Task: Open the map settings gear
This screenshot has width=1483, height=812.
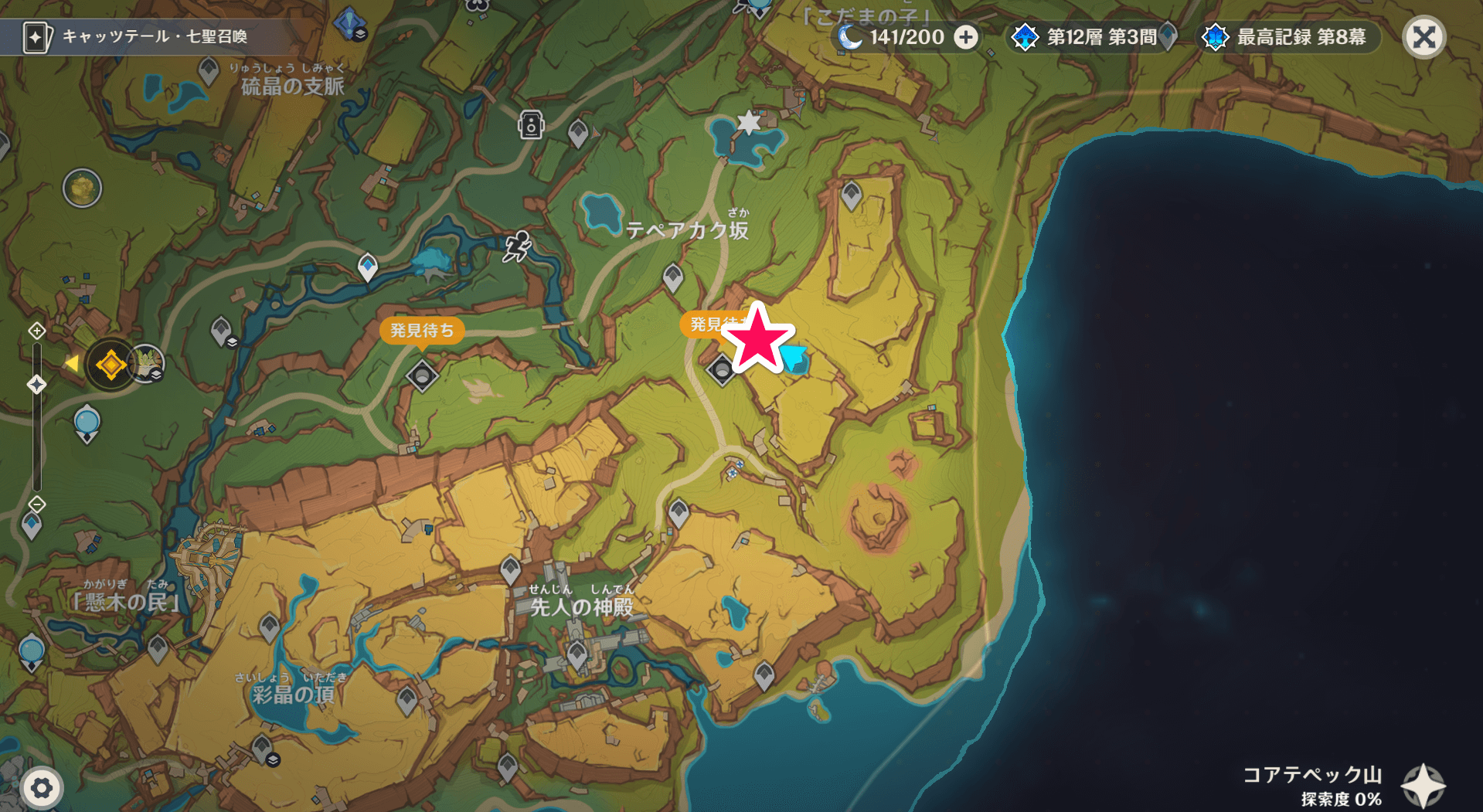Action: pyautogui.click(x=42, y=788)
